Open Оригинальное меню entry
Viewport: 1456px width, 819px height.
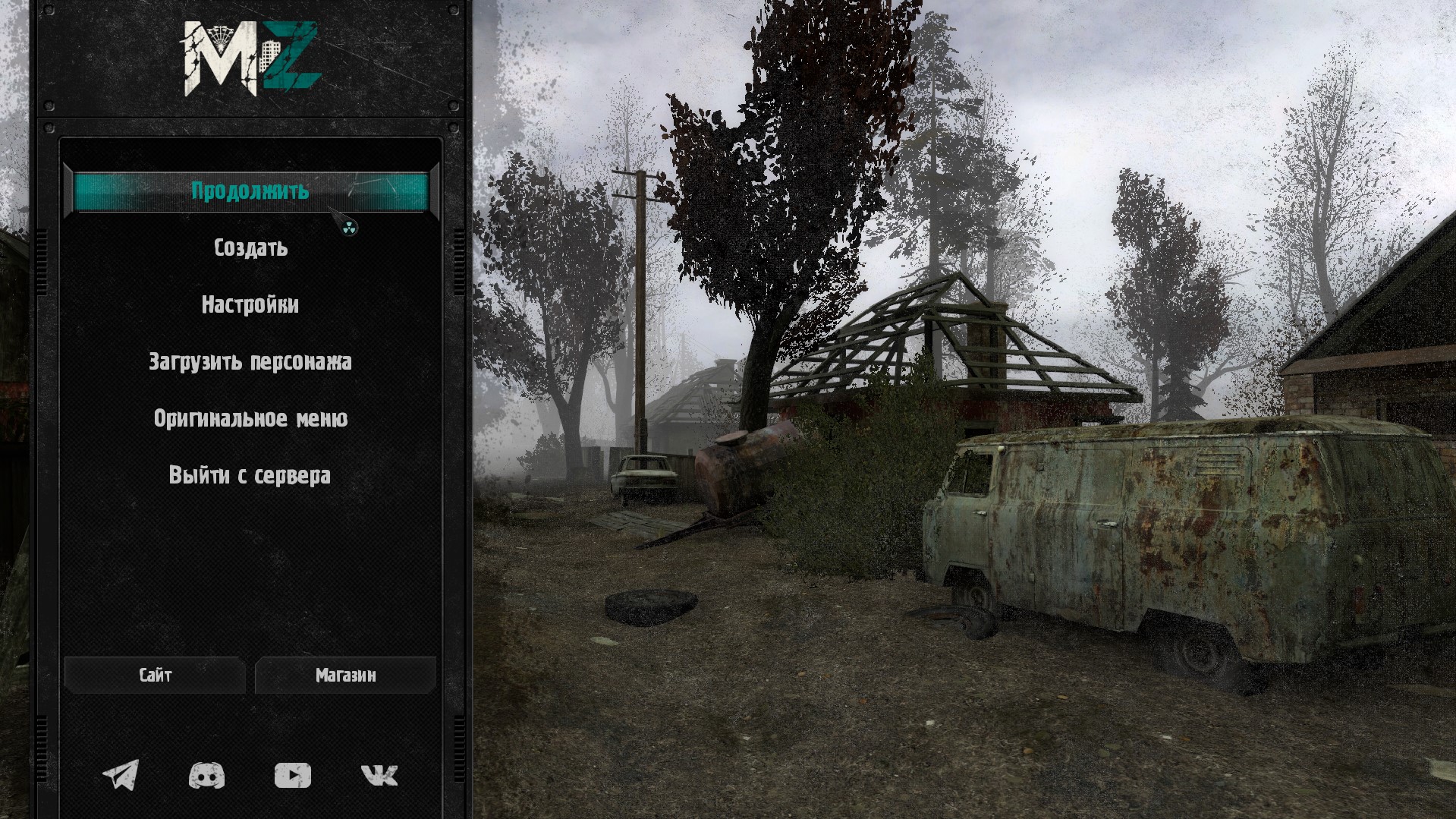point(250,419)
